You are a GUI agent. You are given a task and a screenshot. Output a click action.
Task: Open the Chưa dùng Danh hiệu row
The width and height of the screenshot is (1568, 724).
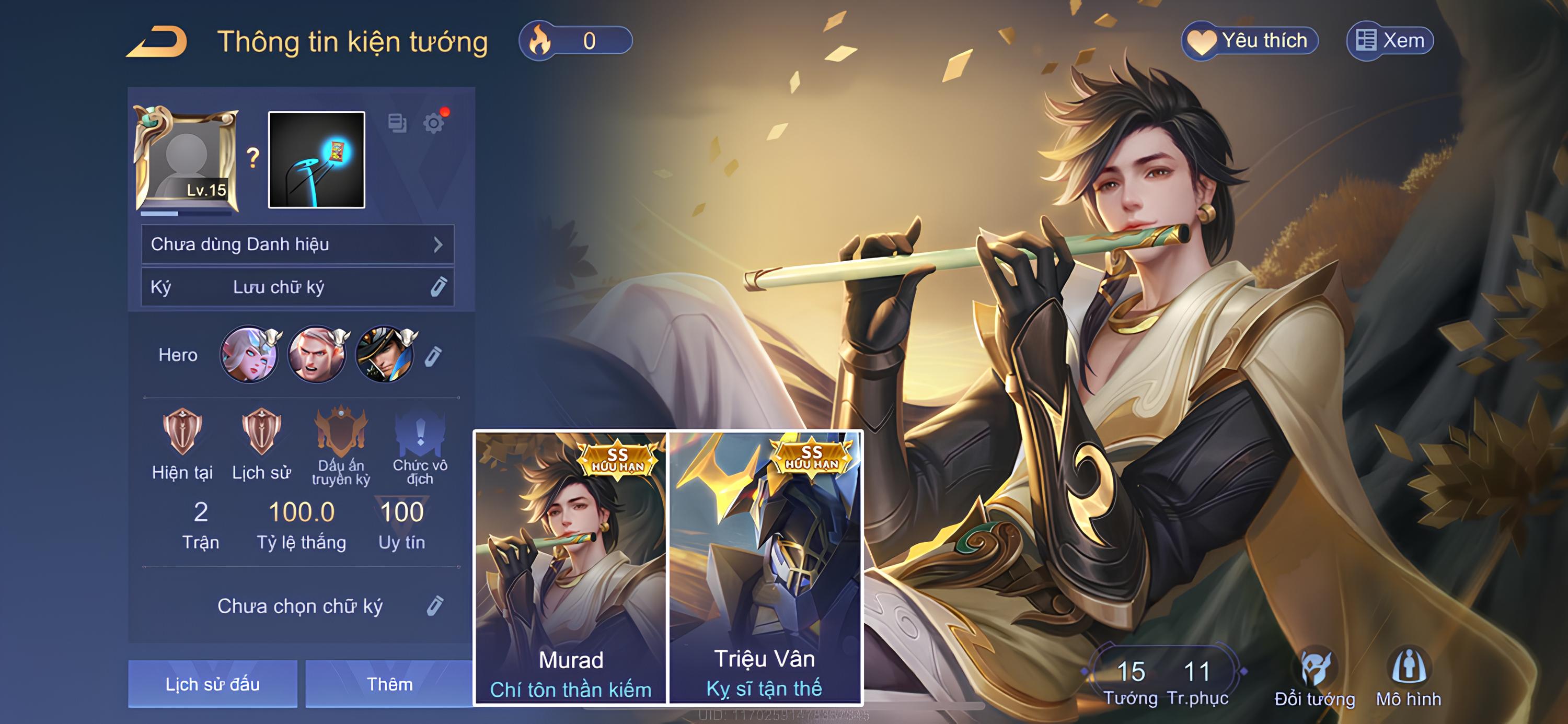pyautogui.click(x=297, y=244)
